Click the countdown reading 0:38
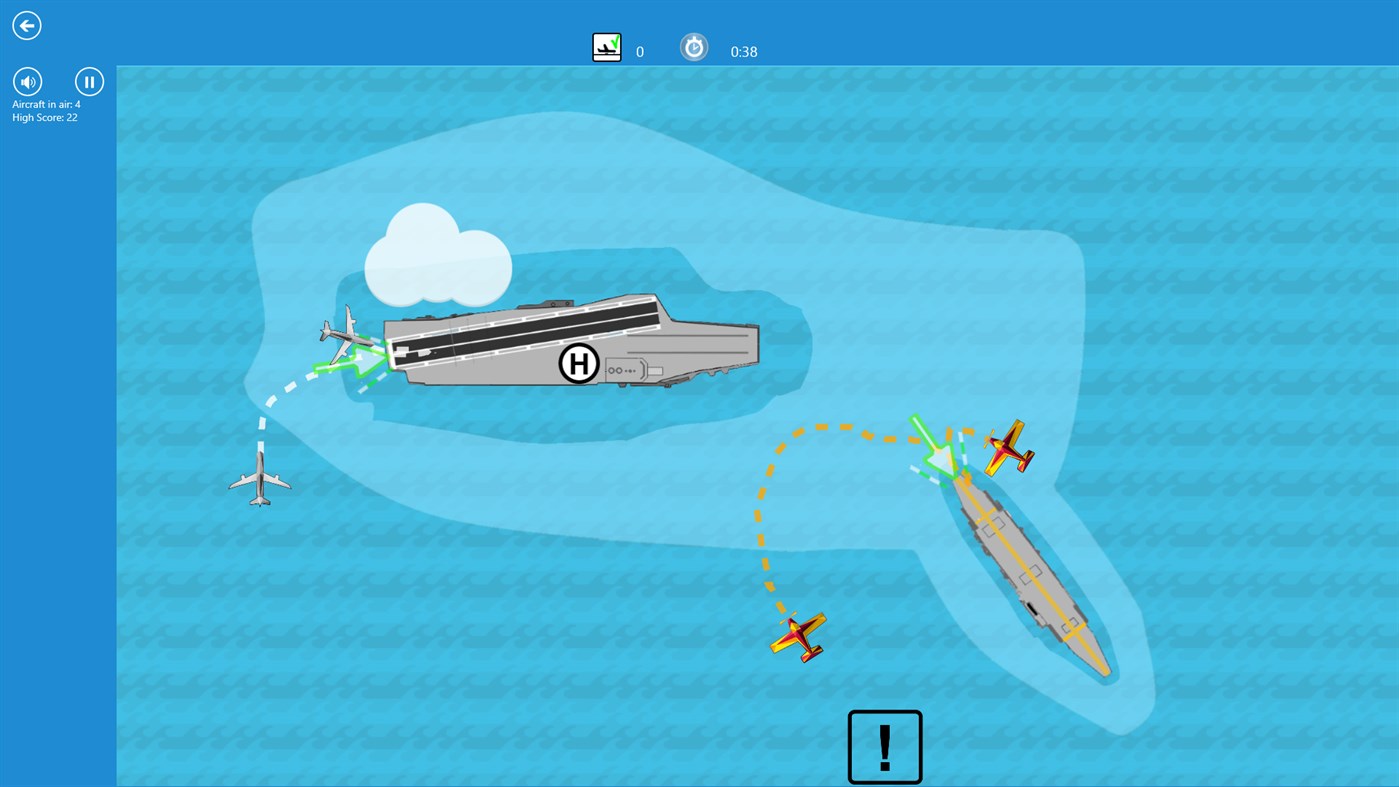The height and width of the screenshot is (787, 1399). click(x=743, y=51)
